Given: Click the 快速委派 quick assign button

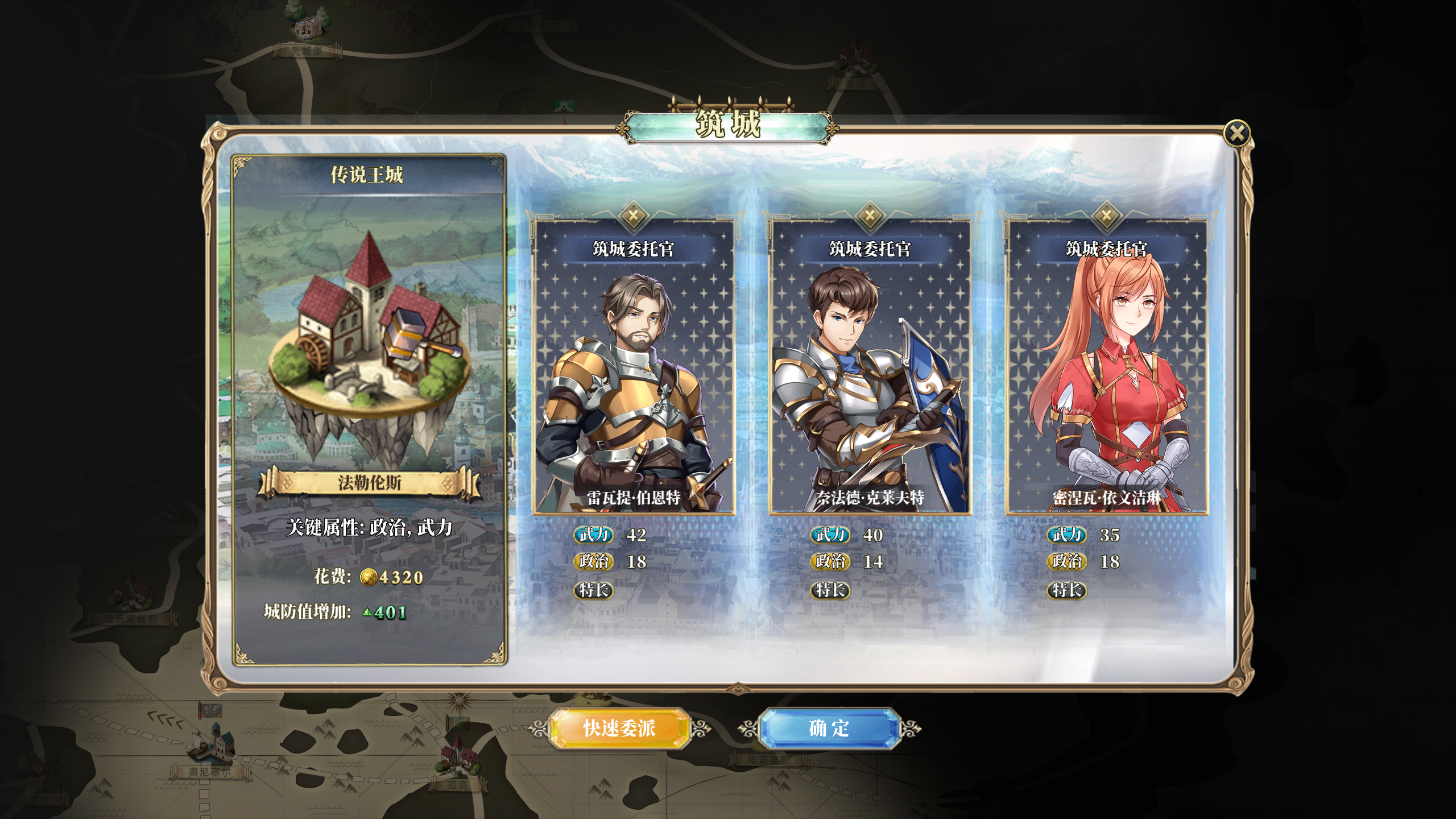Looking at the screenshot, I should coord(619,728).
